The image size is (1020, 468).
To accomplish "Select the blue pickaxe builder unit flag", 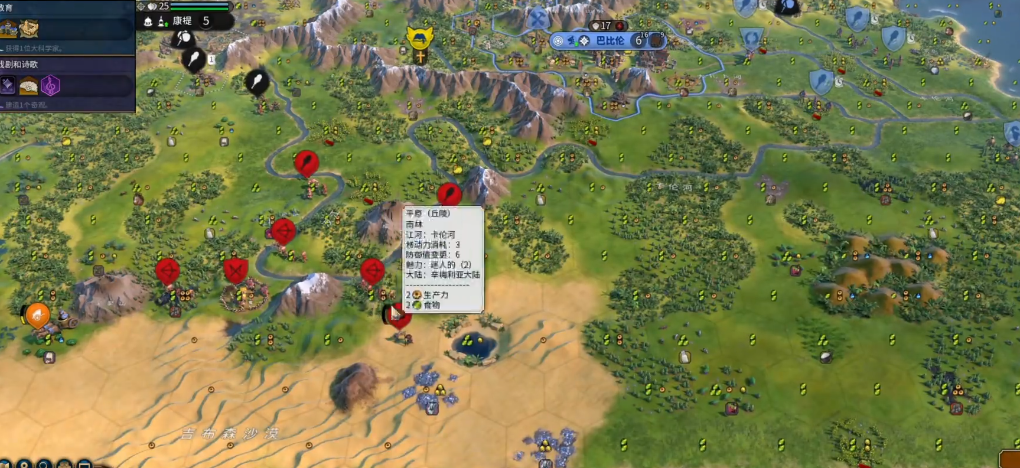I will click(537, 18).
